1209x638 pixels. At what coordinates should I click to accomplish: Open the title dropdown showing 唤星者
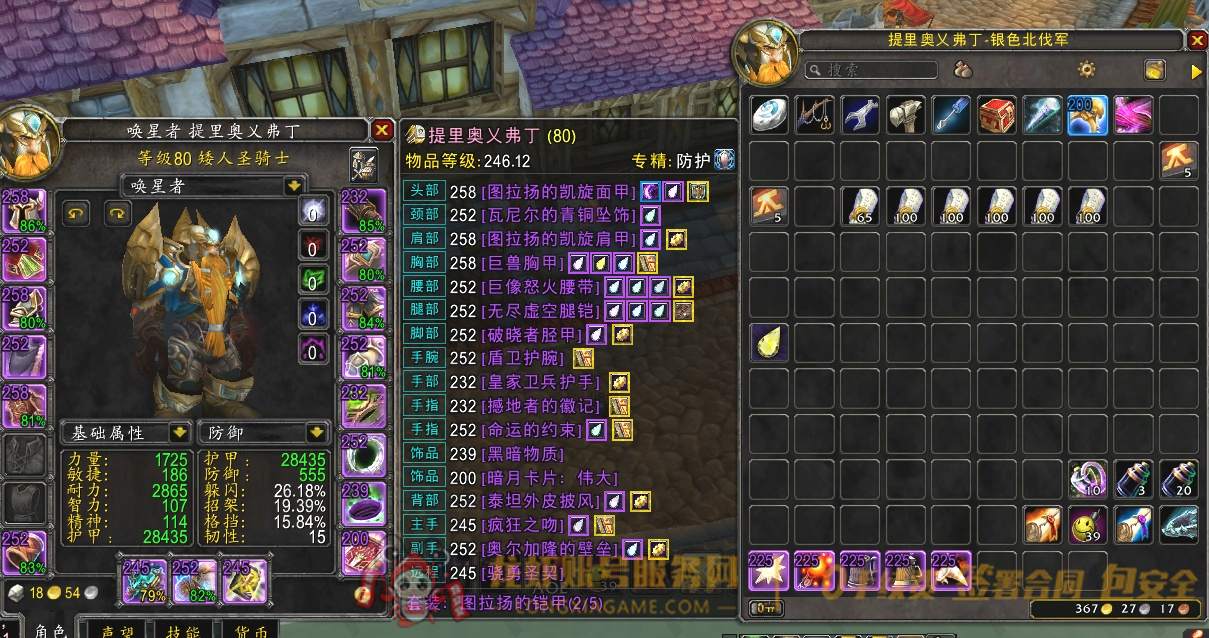[x=293, y=186]
